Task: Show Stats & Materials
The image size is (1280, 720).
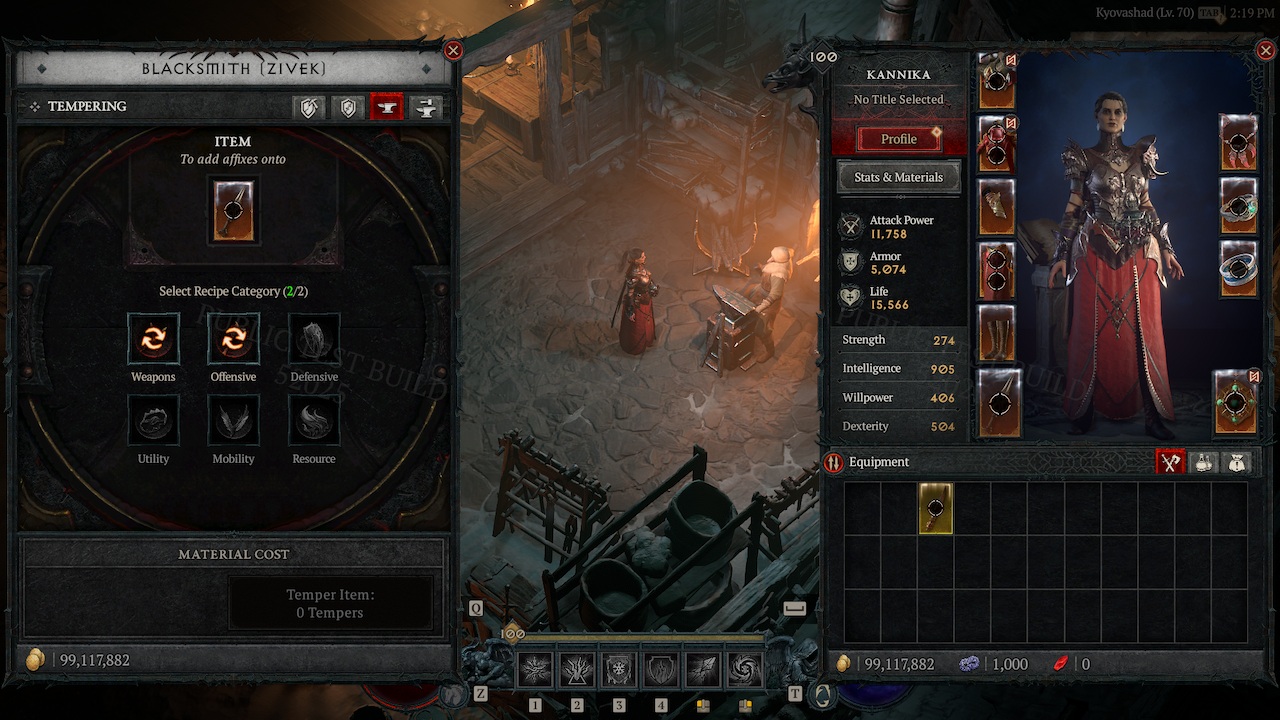Action: [x=898, y=177]
